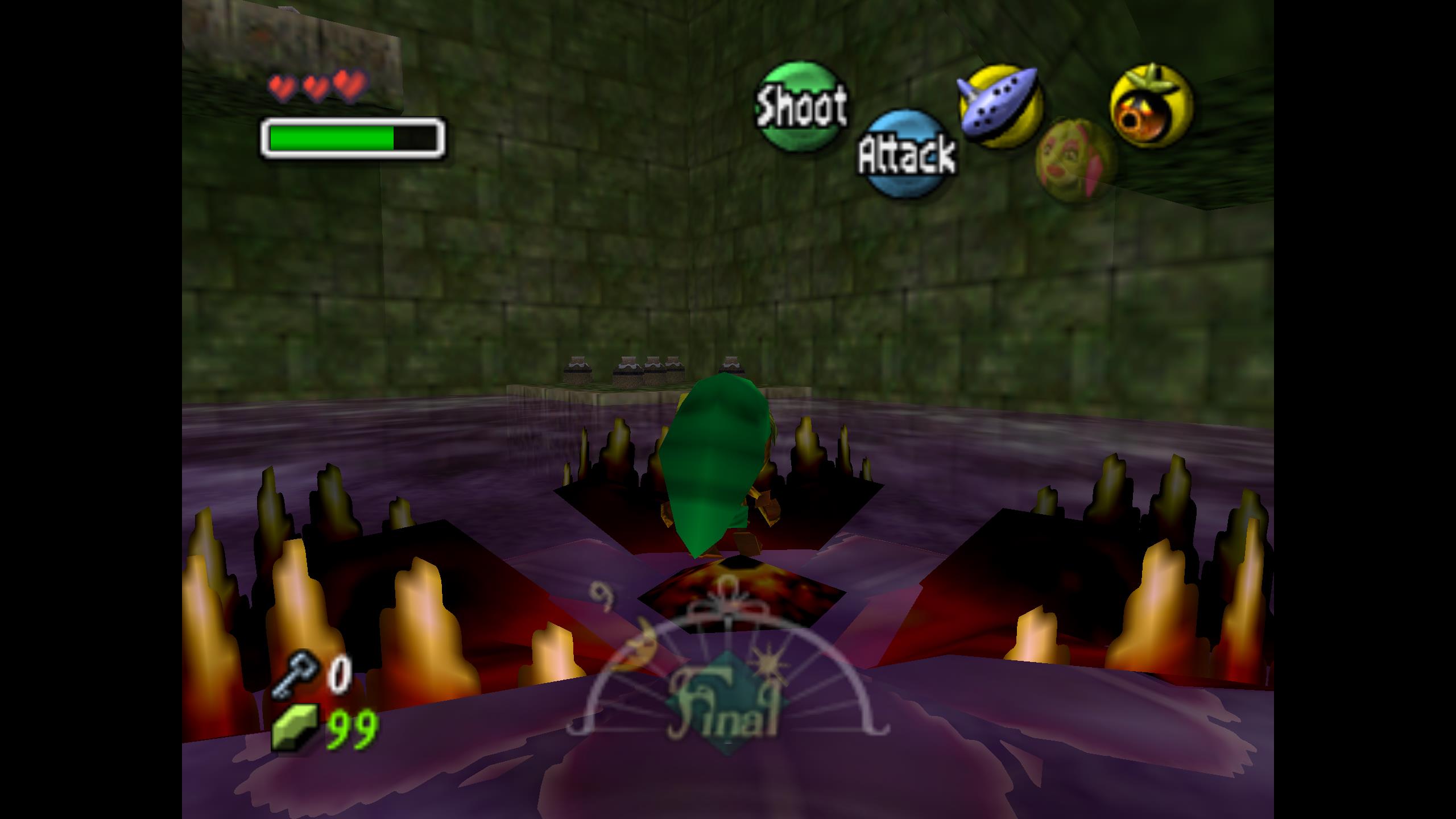The image size is (1456, 819).
Task: Use the Ocarina of Time item icon
Action: 1000,106
